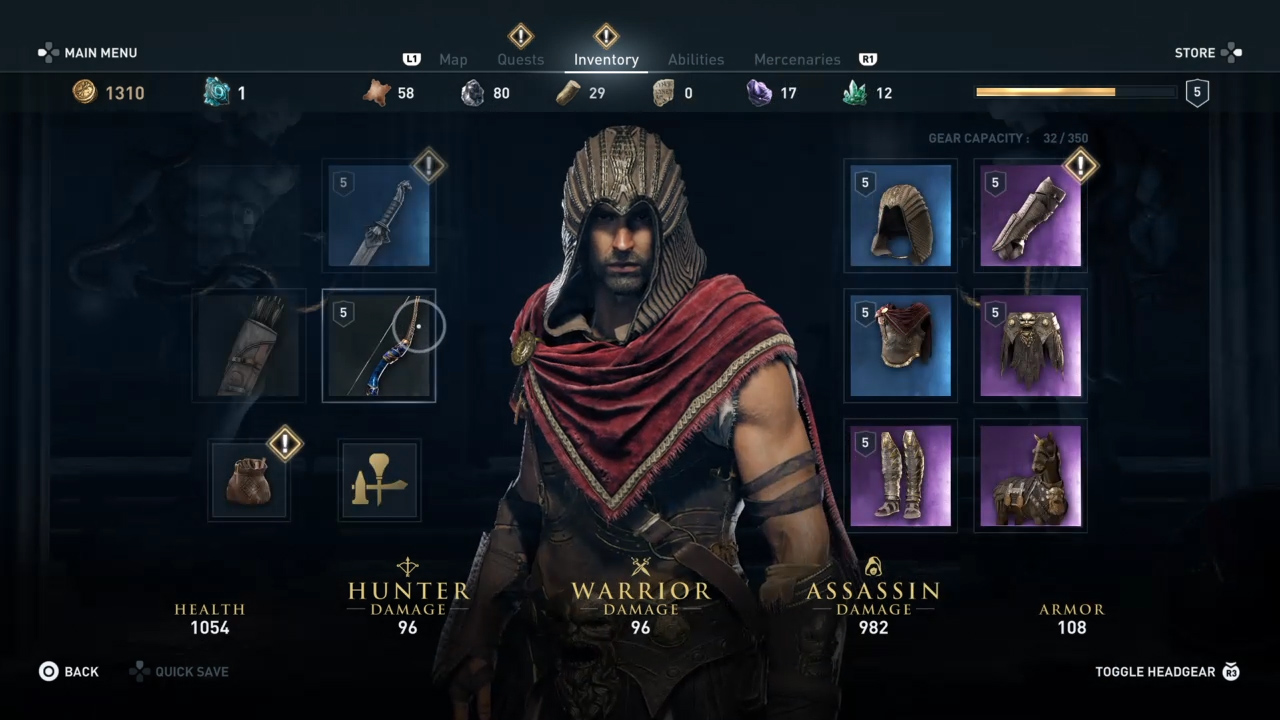Screen dimensions: 1280x720
Task: Toggle Headgear visibility
Action: pos(1155,671)
